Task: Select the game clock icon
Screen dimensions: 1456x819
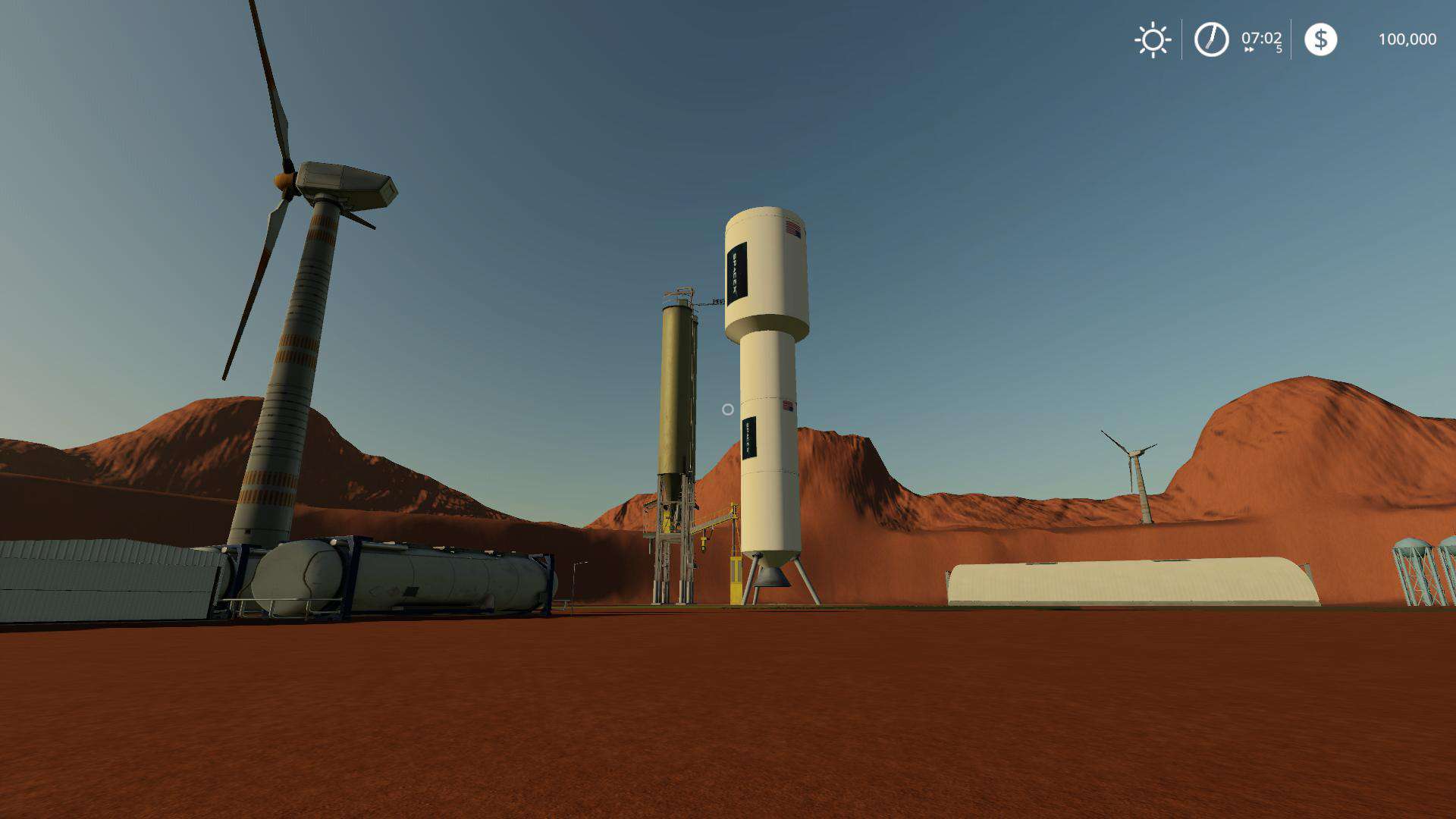Action: click(x=1211, y=39)
